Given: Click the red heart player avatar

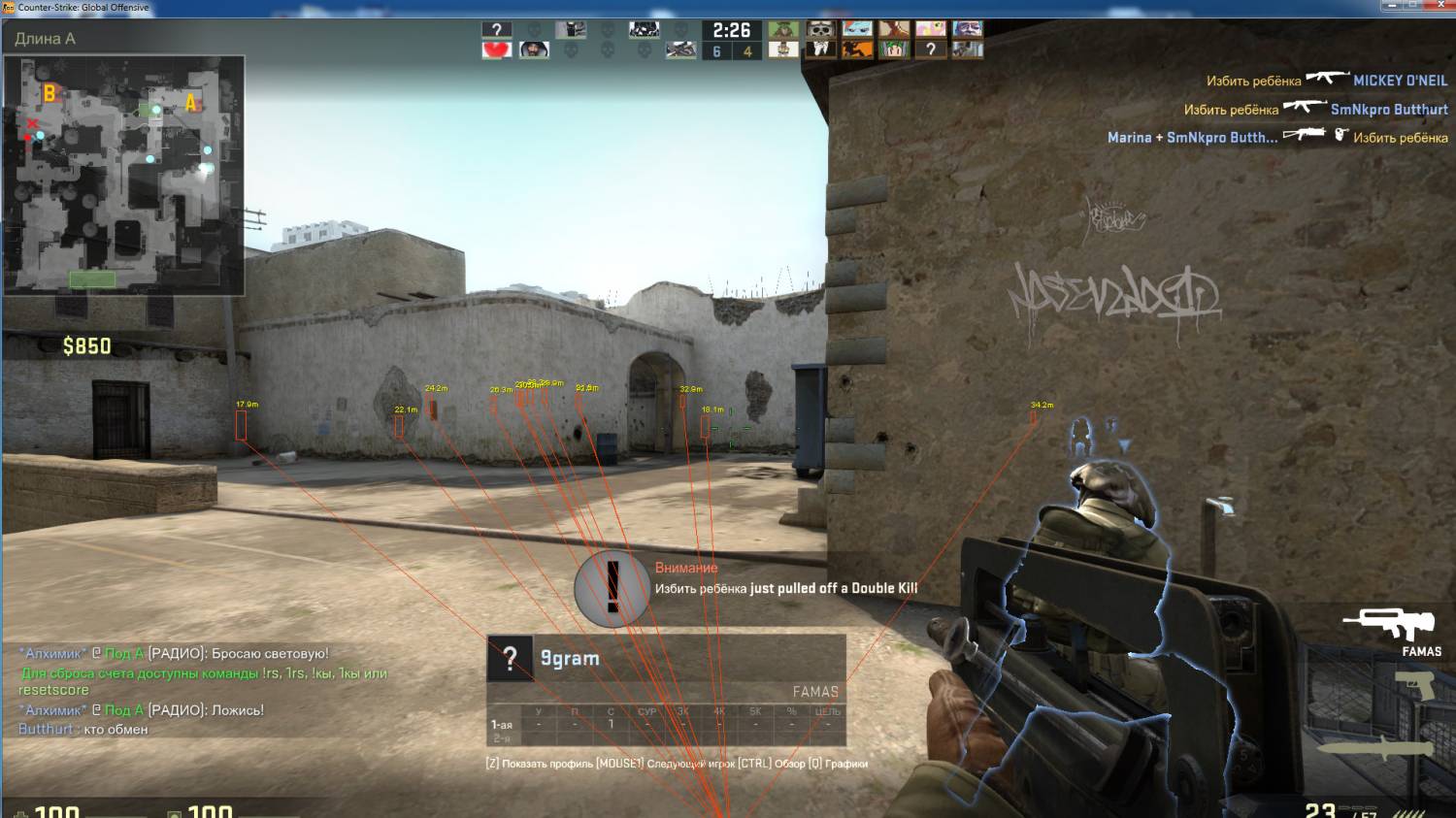Looking at the screenshot, I should tap(496, 49).
